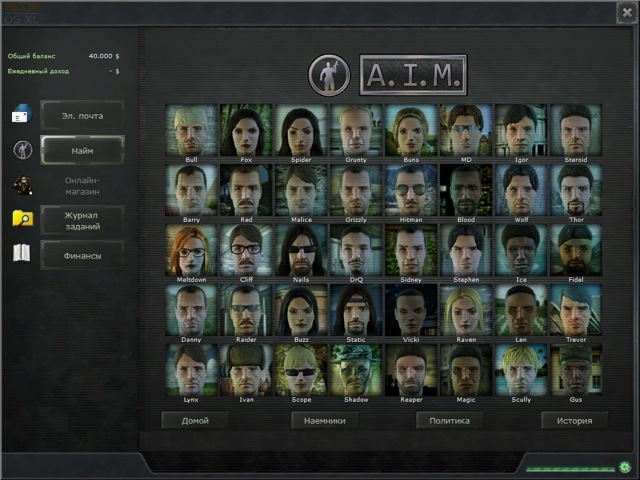Open the Эл. почта mail section
640x480 pixels.
pos(82,116)
